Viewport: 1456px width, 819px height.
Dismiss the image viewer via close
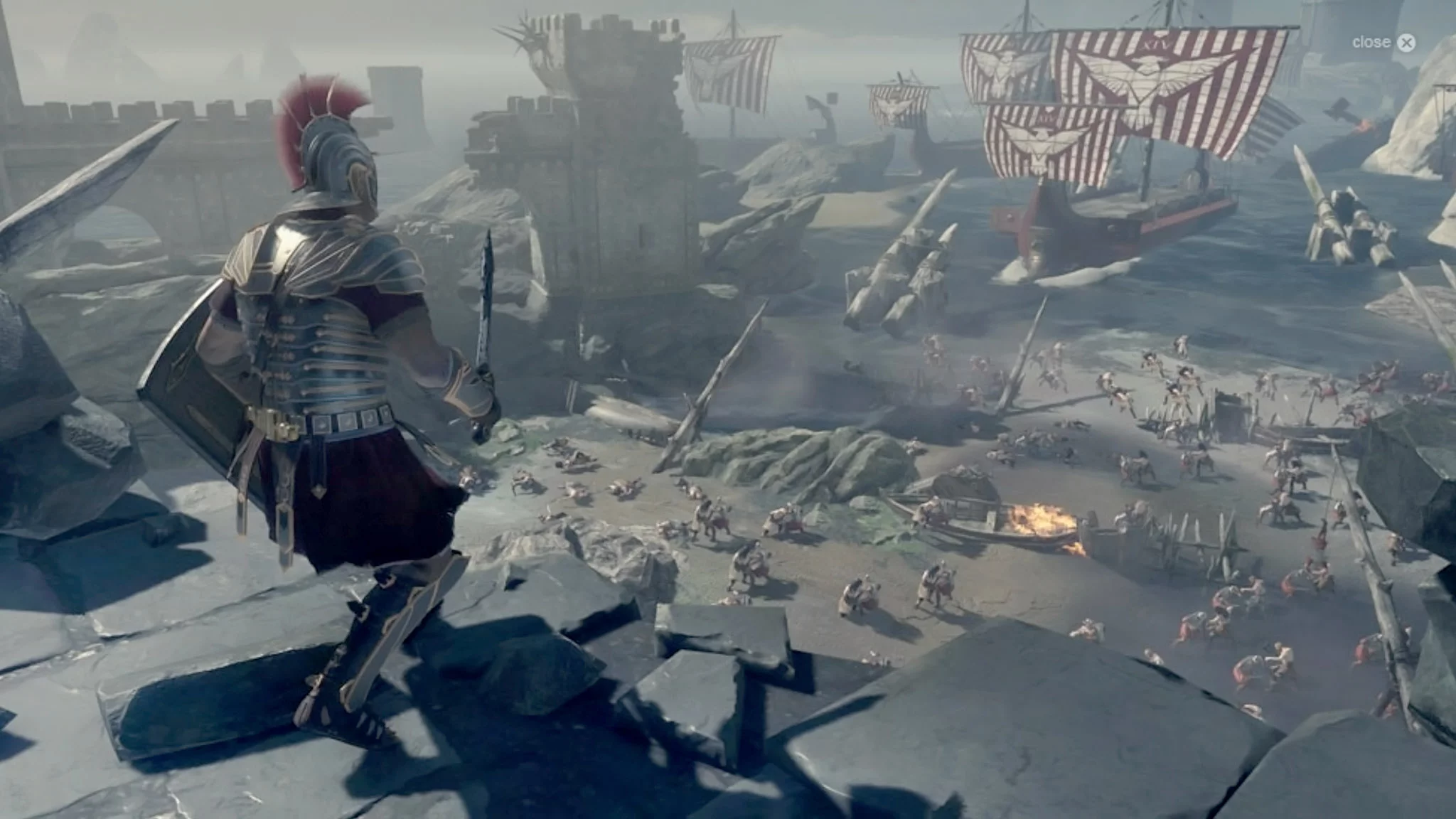pos(1406,43)
